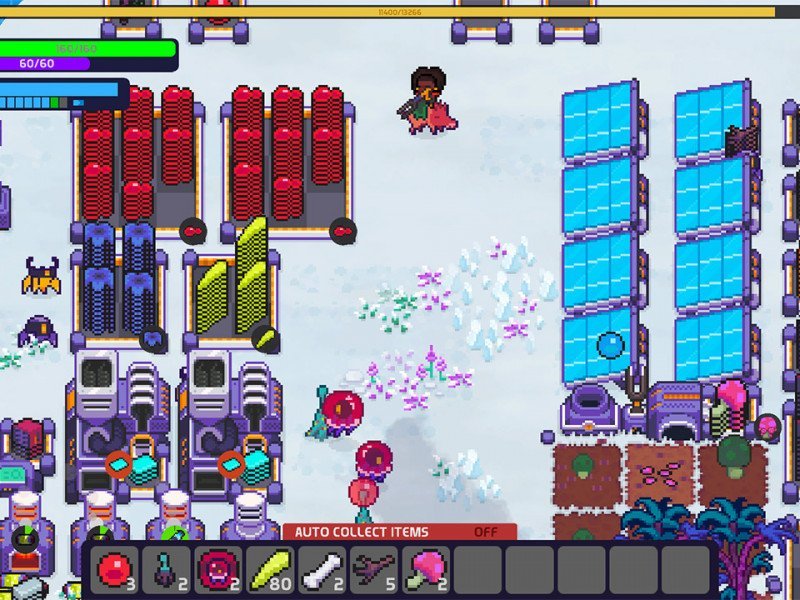Select the red orb hotbar slot

pyautogui.click(x=115, y=571)
